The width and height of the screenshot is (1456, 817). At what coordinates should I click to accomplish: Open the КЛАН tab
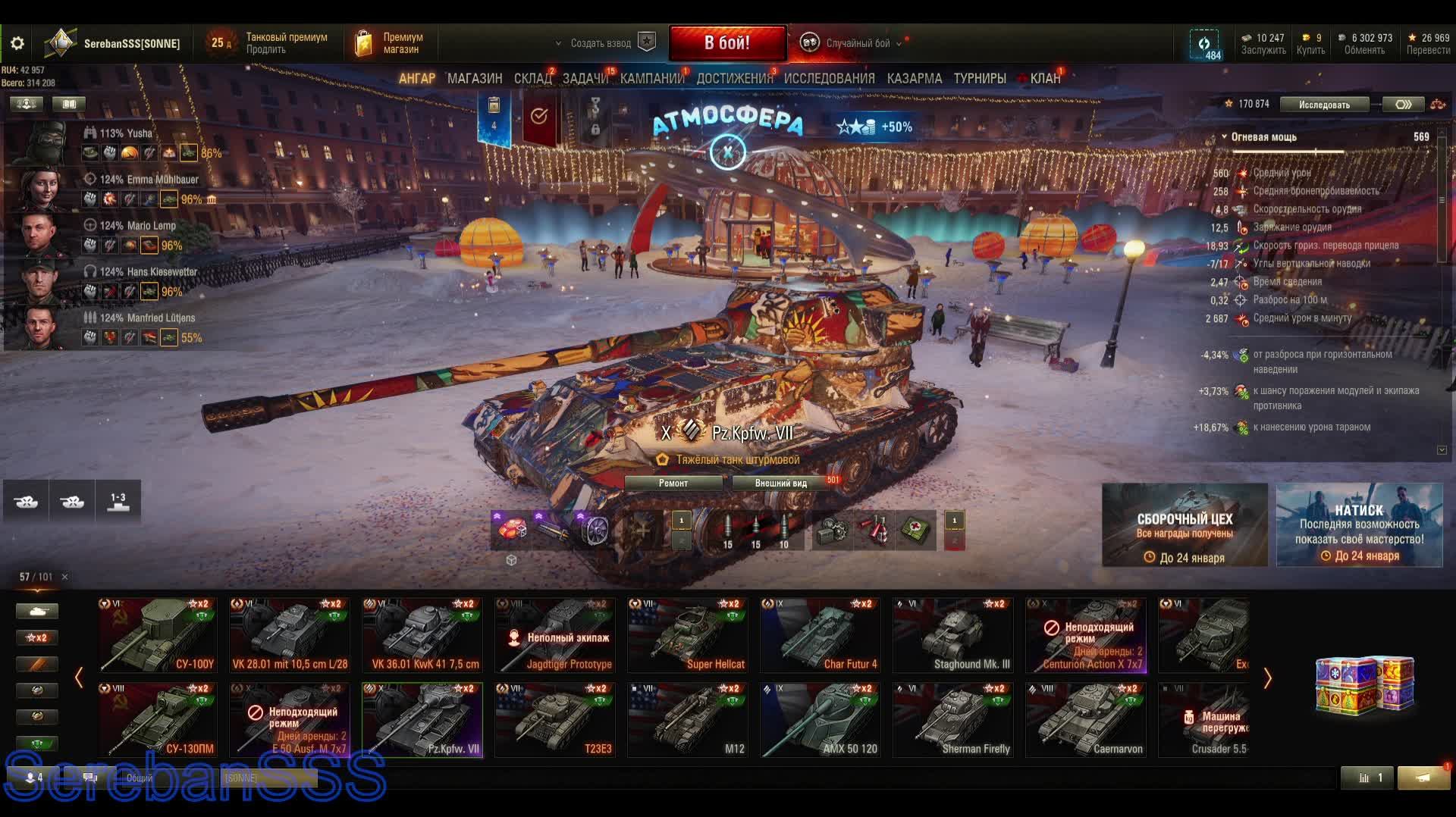coord(1044,79)
